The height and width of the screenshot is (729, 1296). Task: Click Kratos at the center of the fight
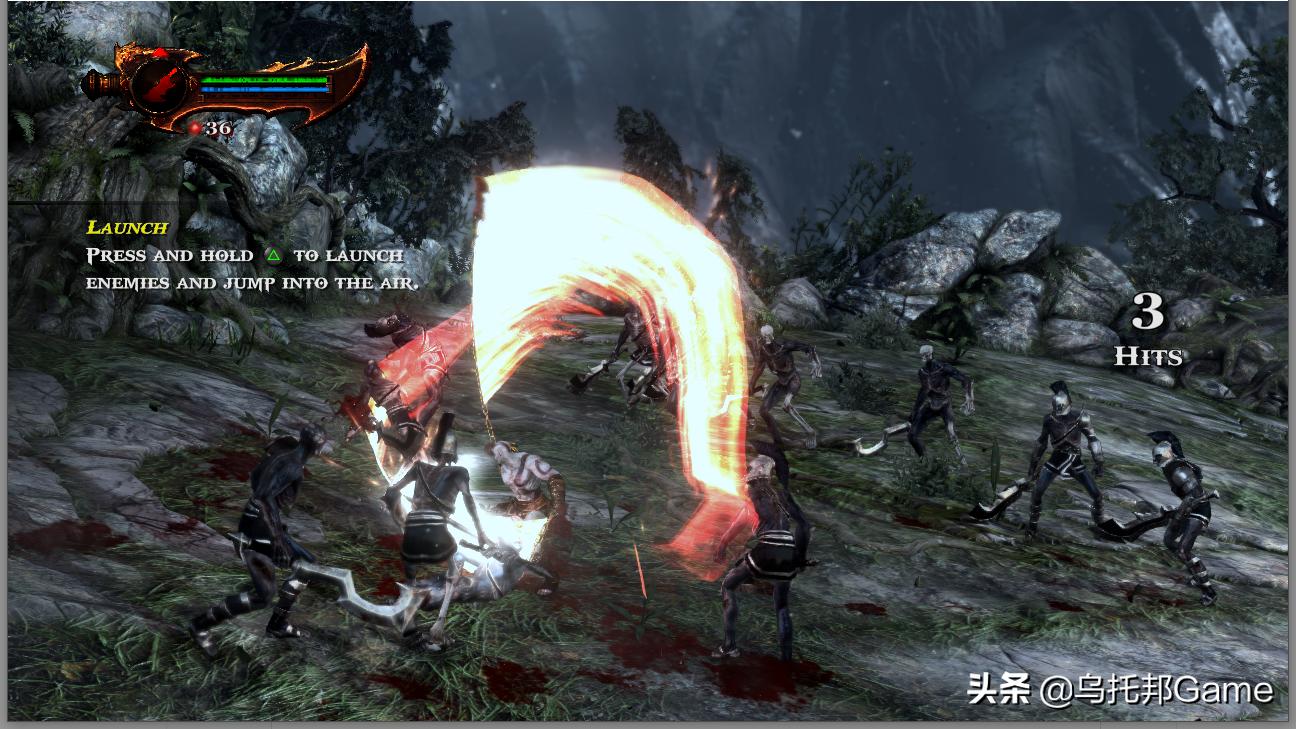(x=530, y=480)
